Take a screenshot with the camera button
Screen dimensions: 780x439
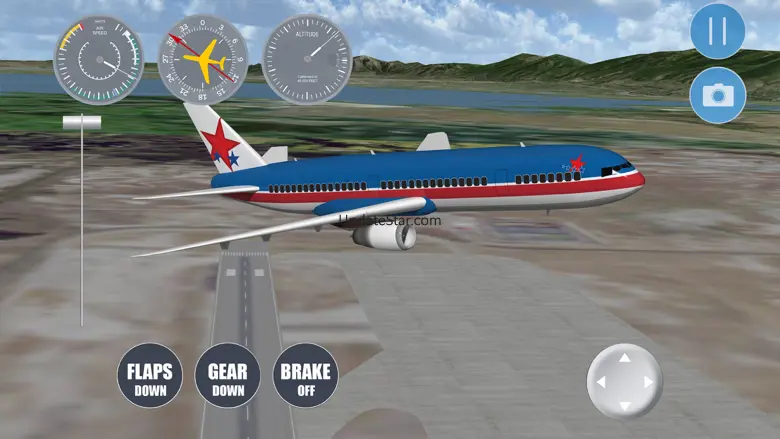717,95
